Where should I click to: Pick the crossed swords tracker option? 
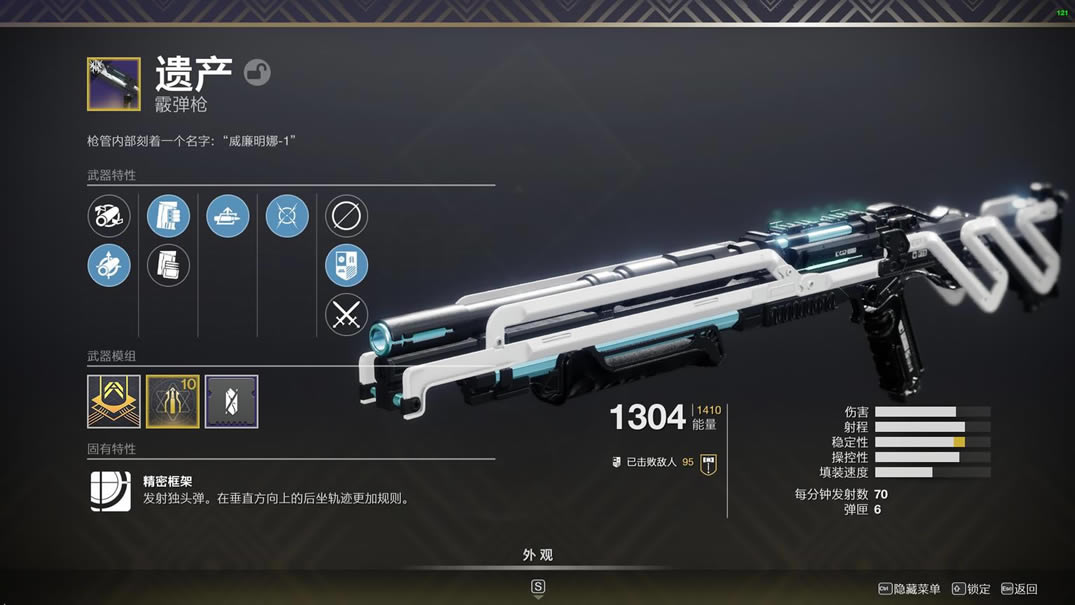pos(346,315)
